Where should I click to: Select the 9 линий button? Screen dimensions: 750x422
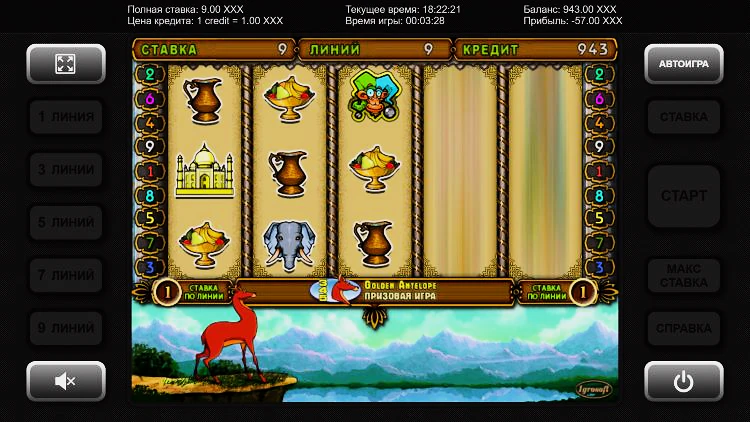pos(66,327)
